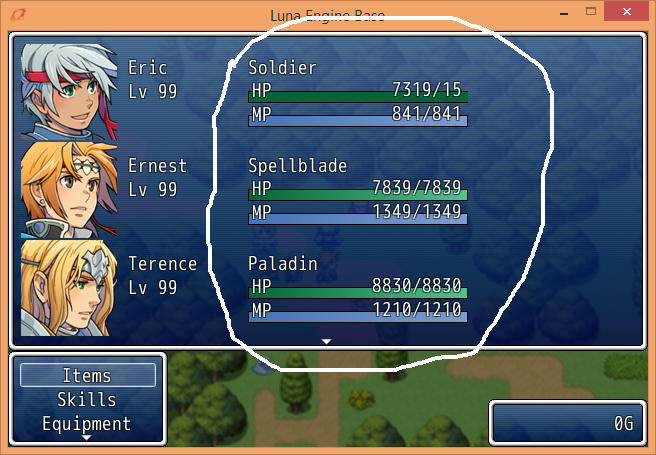Choose the Equipment command

(x=87, y=423)
